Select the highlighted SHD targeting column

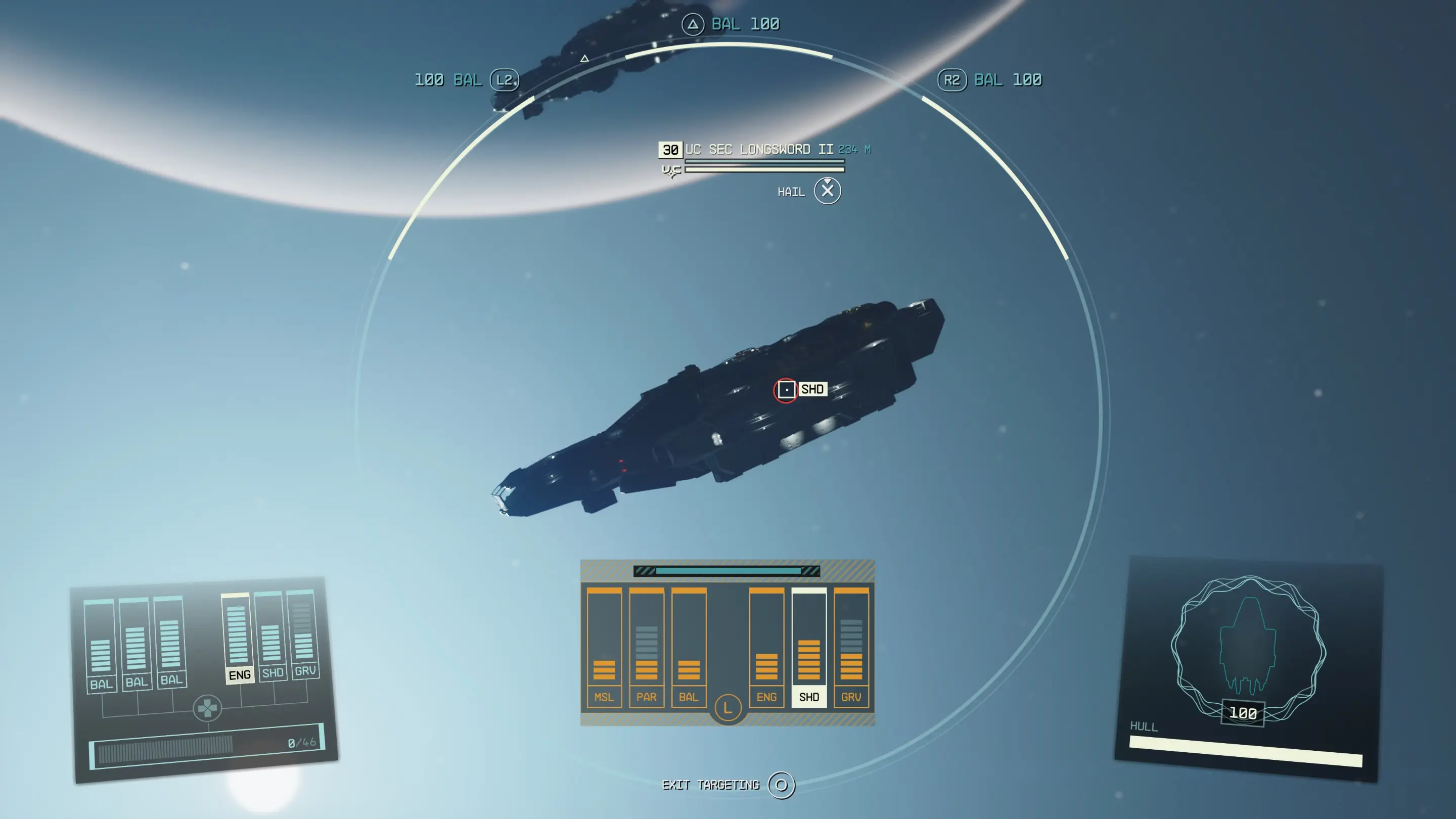pyautogui.click(x=809, y=645)
